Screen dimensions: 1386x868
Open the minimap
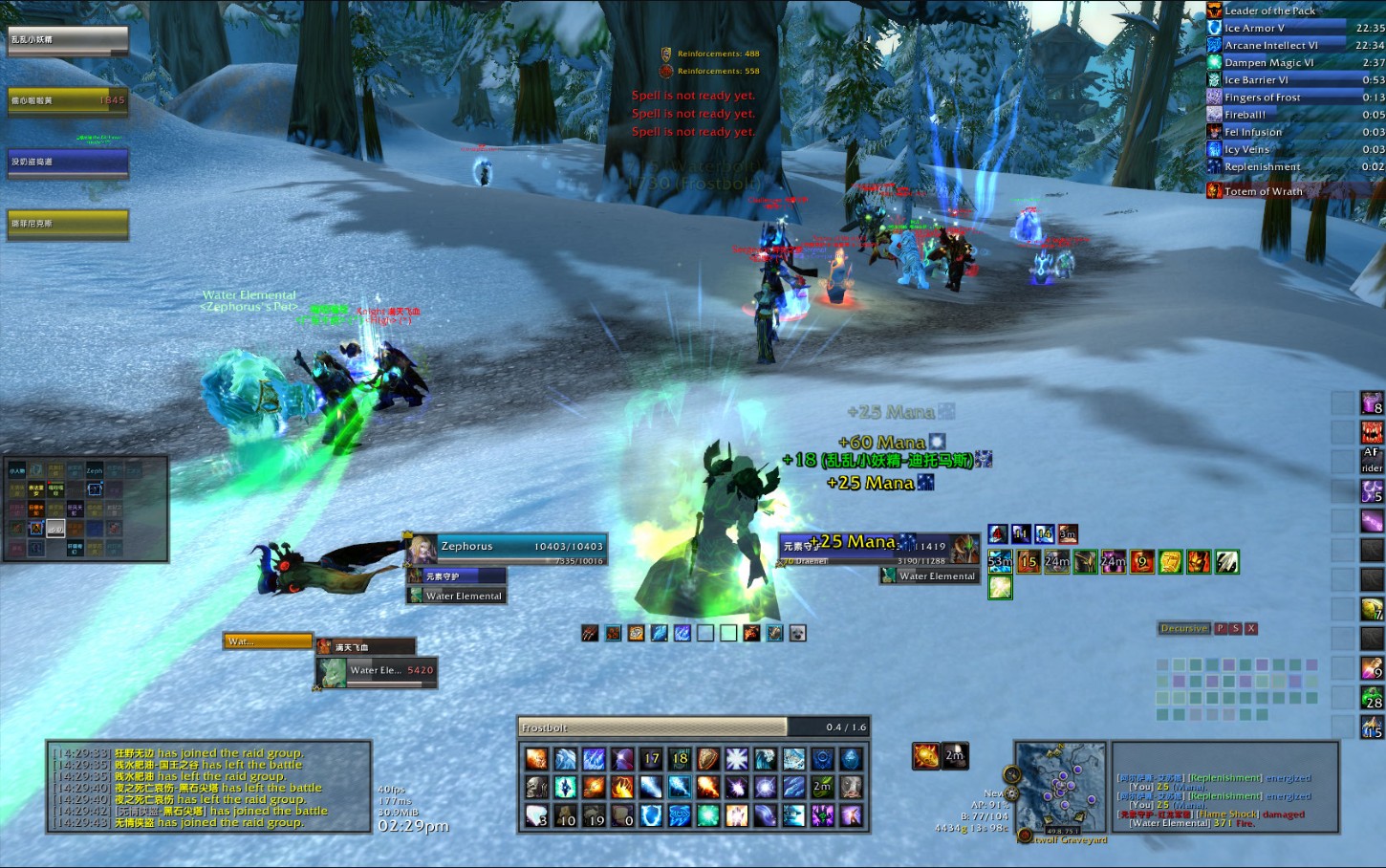point(1060,787)
